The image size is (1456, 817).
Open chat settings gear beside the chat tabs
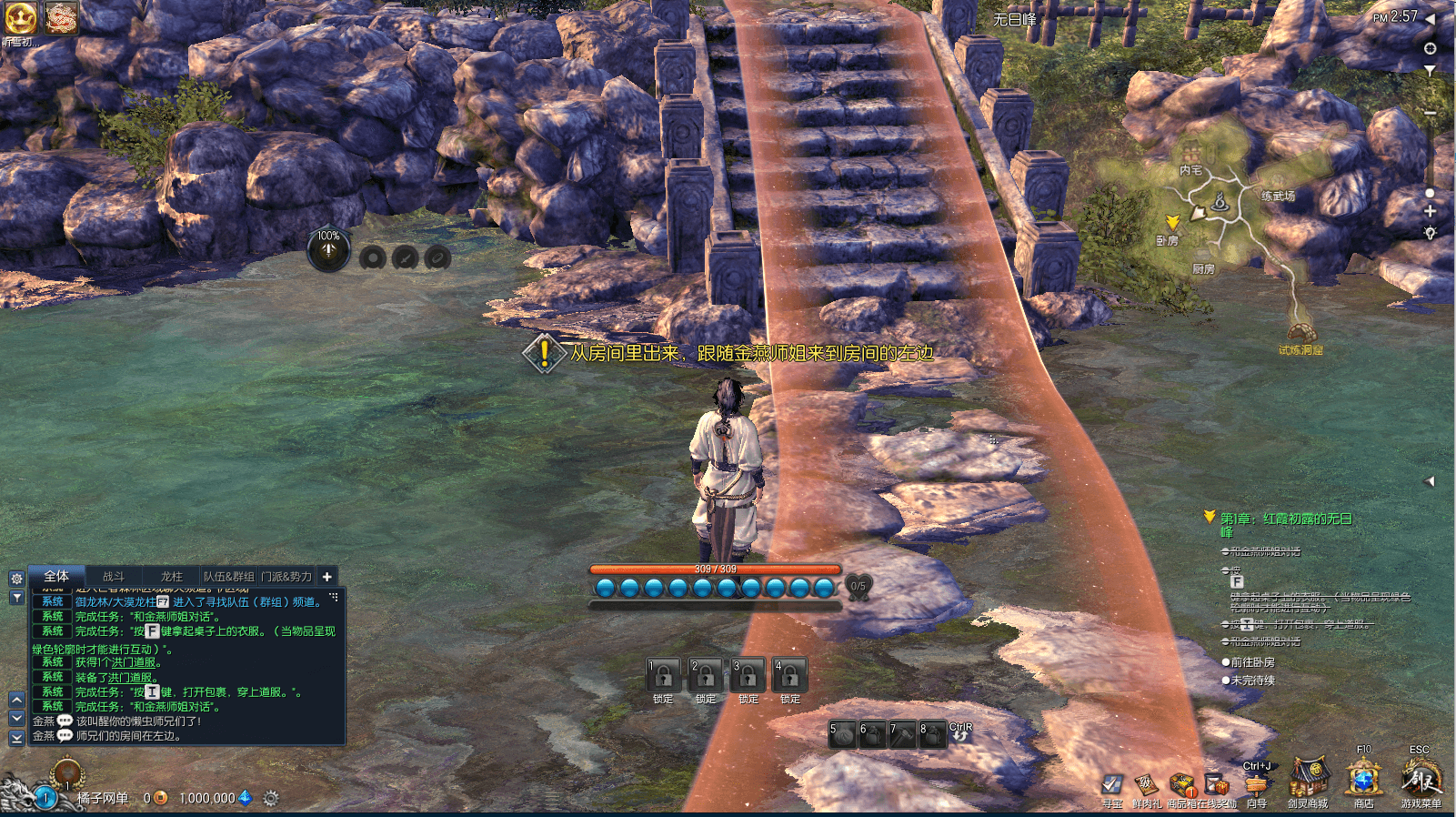coord(16,579)
